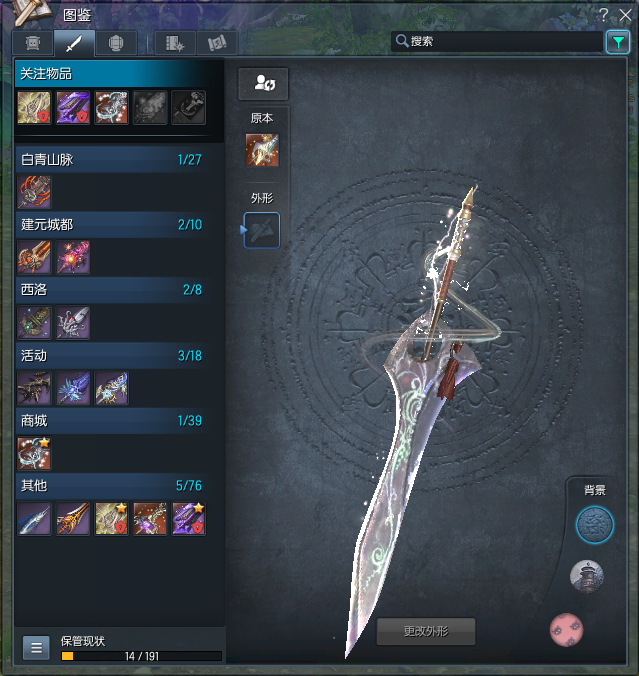Screen dimensions: 639x676
Task: Toggle the 其他 category header
Action: click(x=111, y=485)
